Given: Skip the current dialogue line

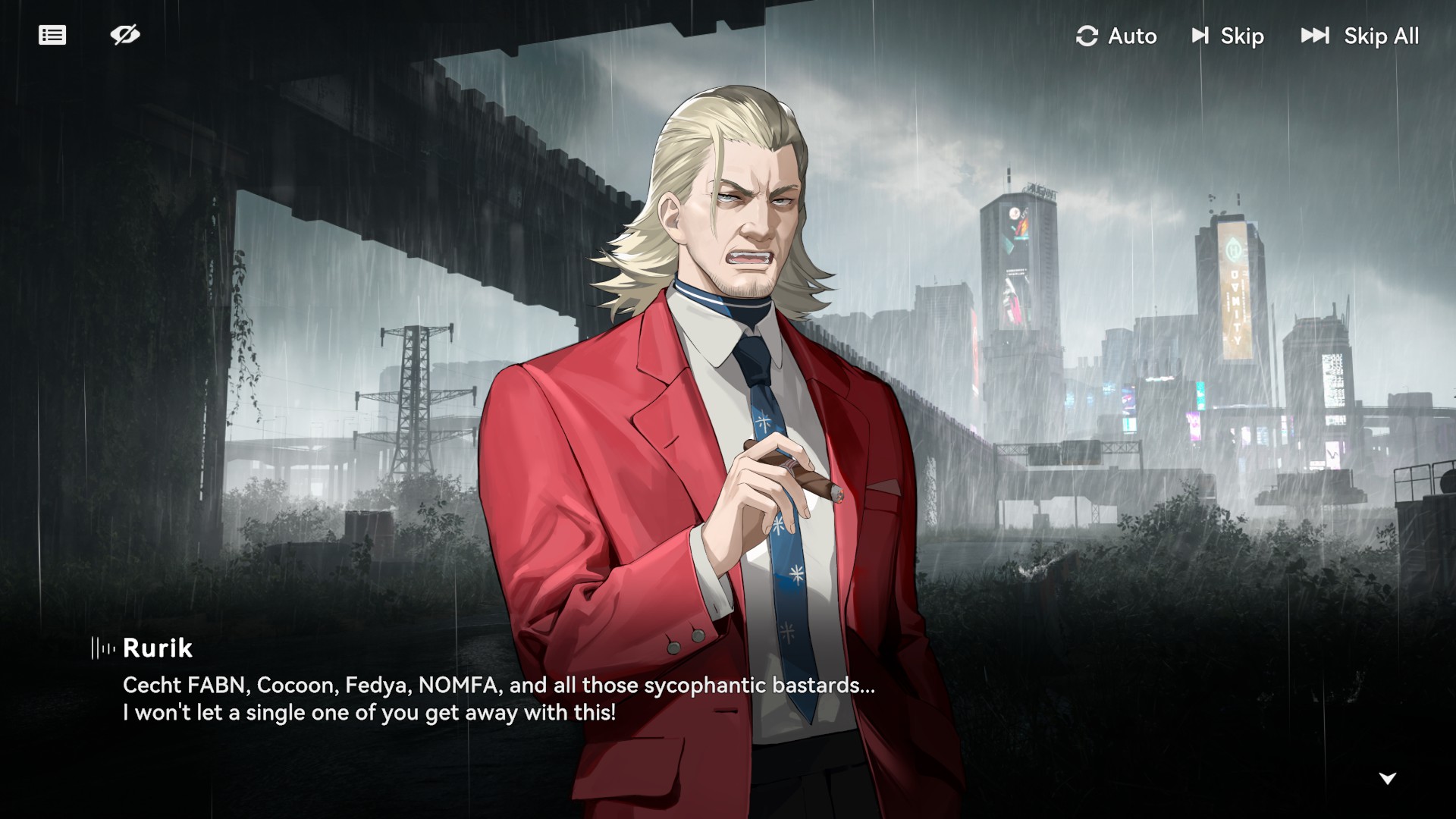Looking at the screenshot, I should pos(1228,36).
